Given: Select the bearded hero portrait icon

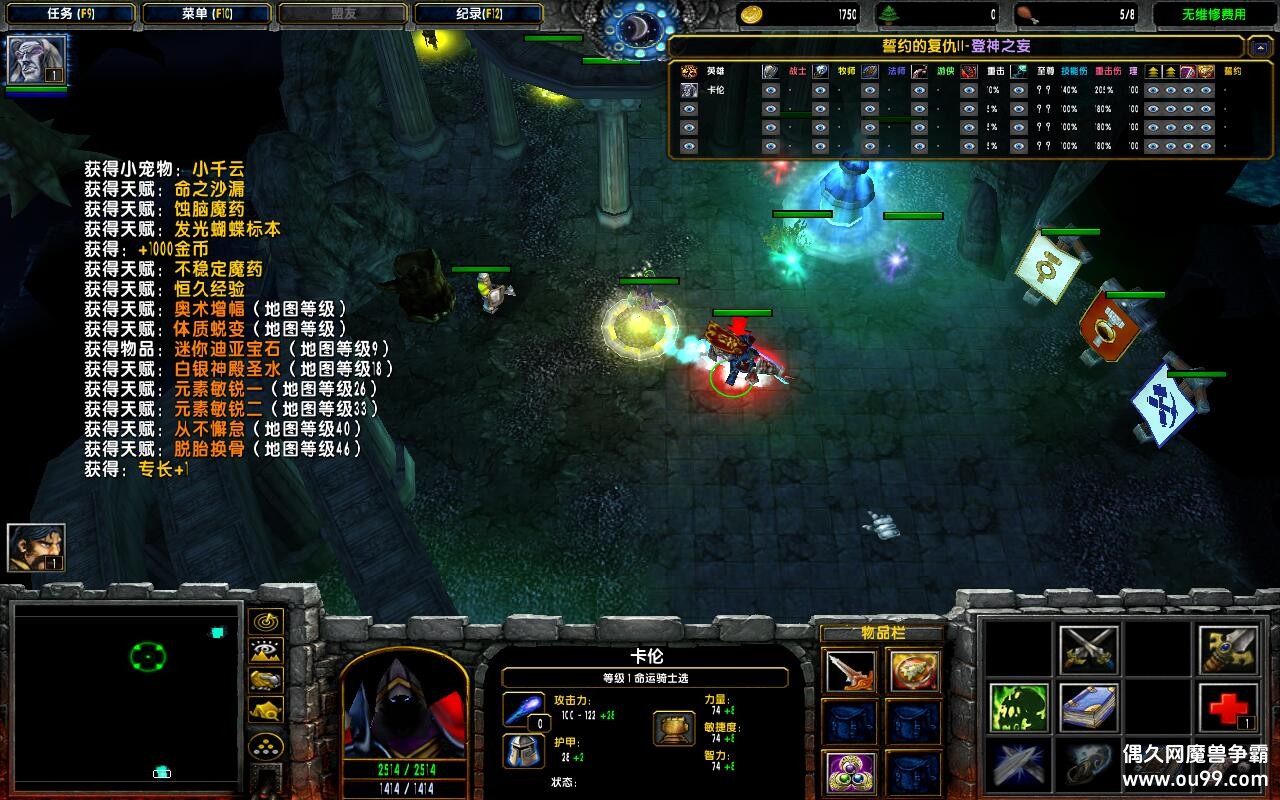Looking at the screenshot, I should pos(36,548).
